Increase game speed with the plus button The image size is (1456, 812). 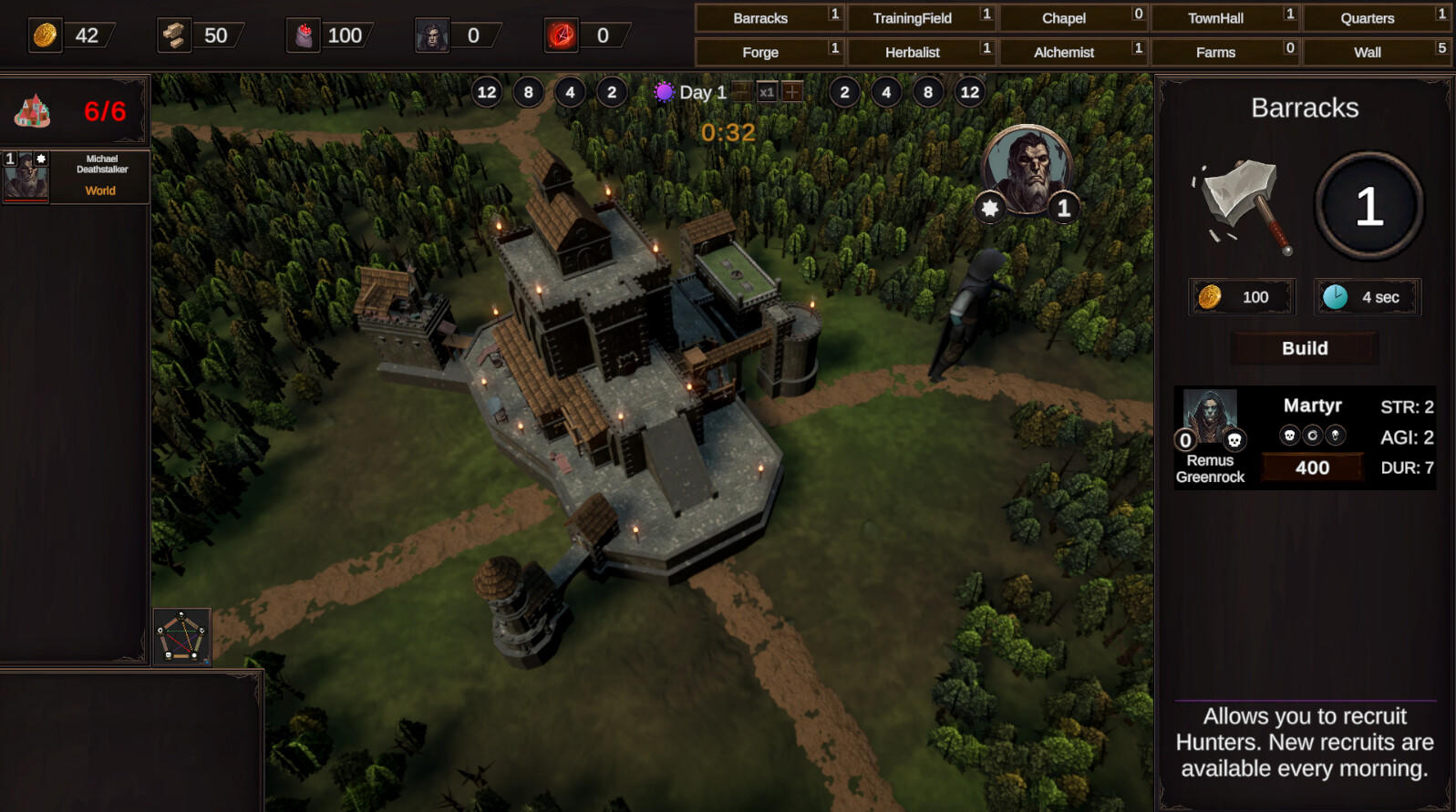pyautogui.click(x=792, y=92)
